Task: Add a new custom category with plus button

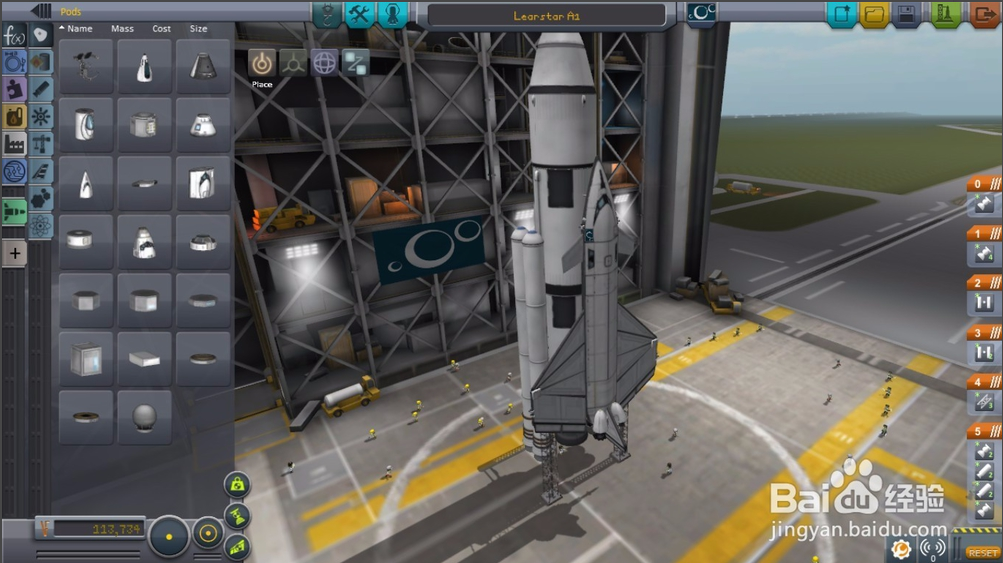Action: pos(14,254)
